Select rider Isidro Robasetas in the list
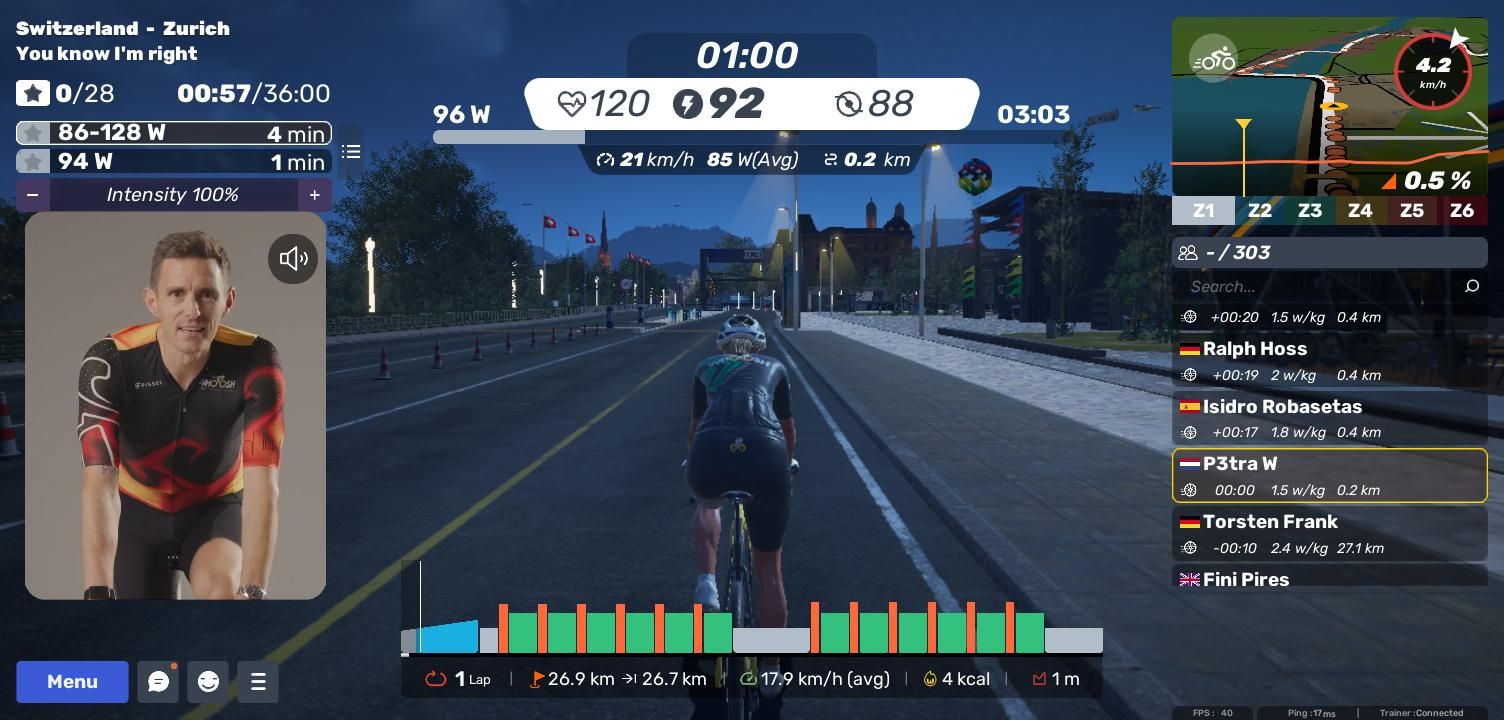 click(x=1329, y=419)
